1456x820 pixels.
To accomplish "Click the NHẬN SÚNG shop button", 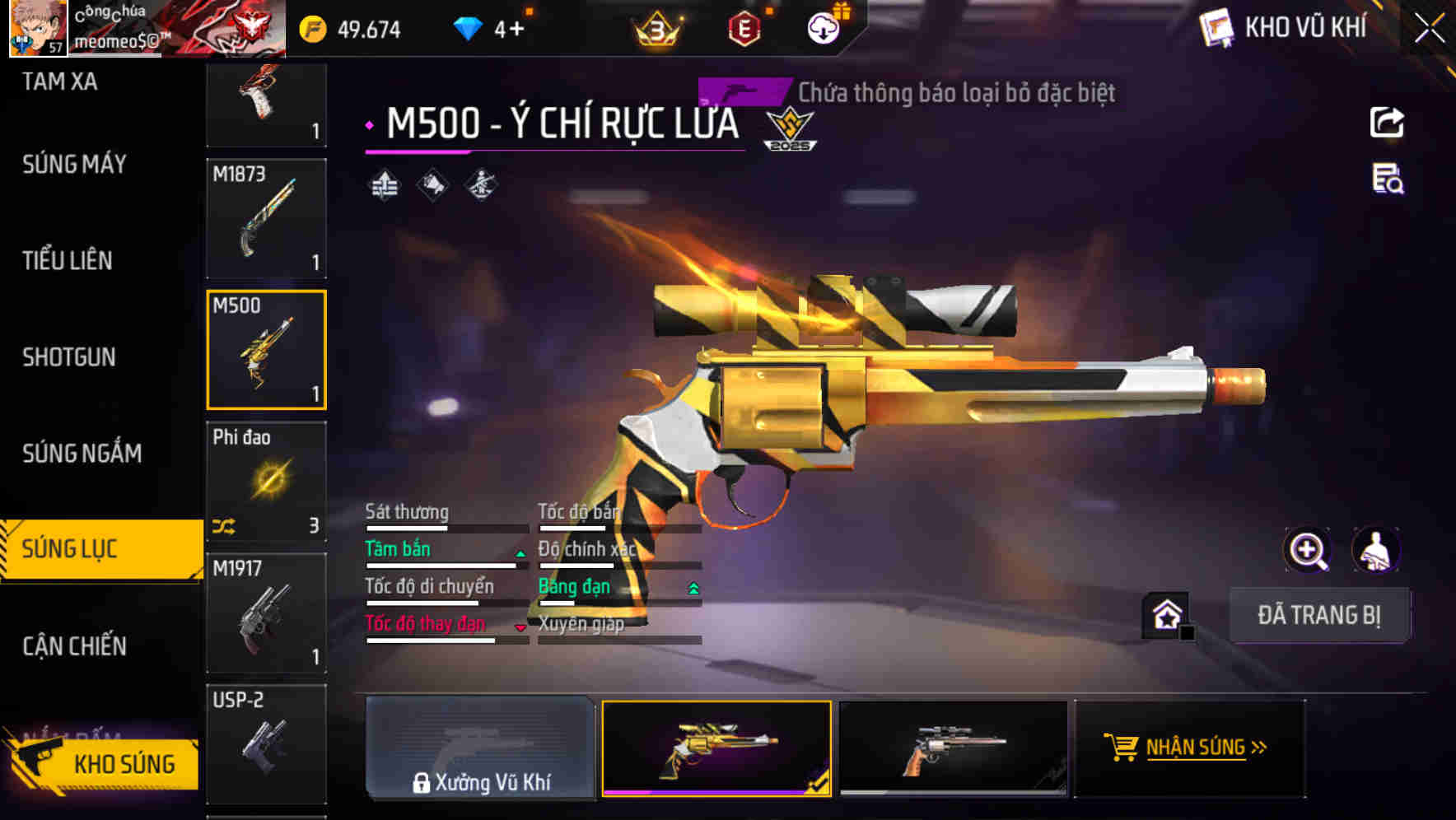I will tap(1188, 748).
